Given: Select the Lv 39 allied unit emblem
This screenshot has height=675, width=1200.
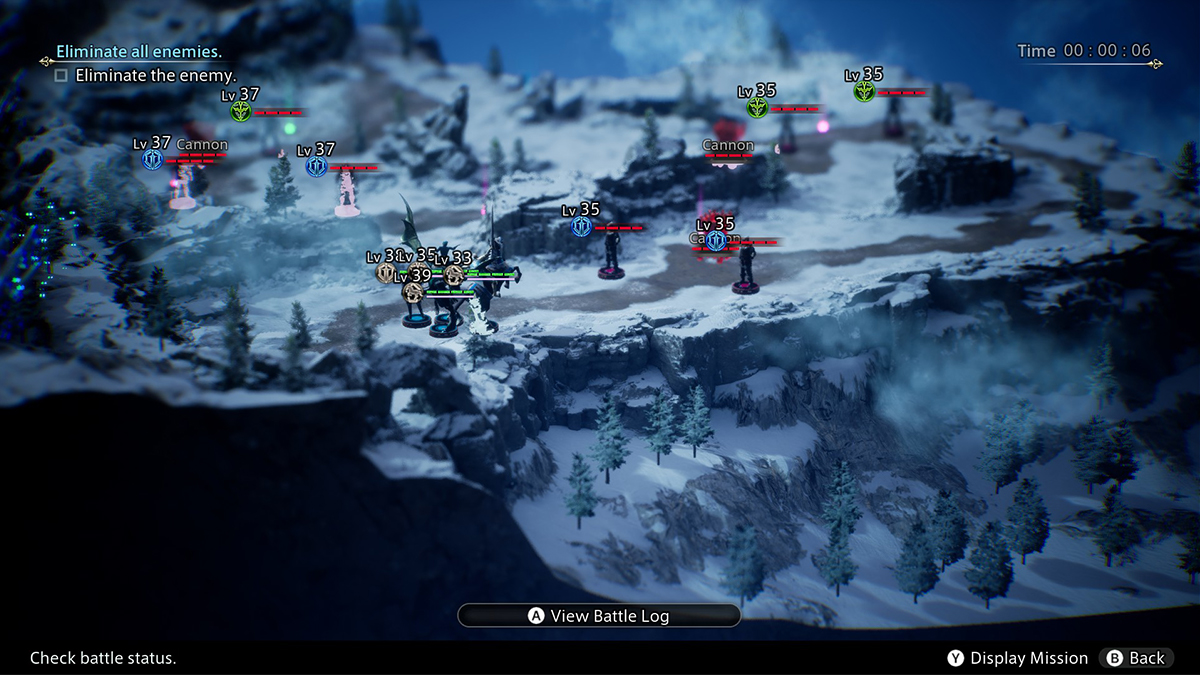Looking at the screenshot, I should (412, 292).
